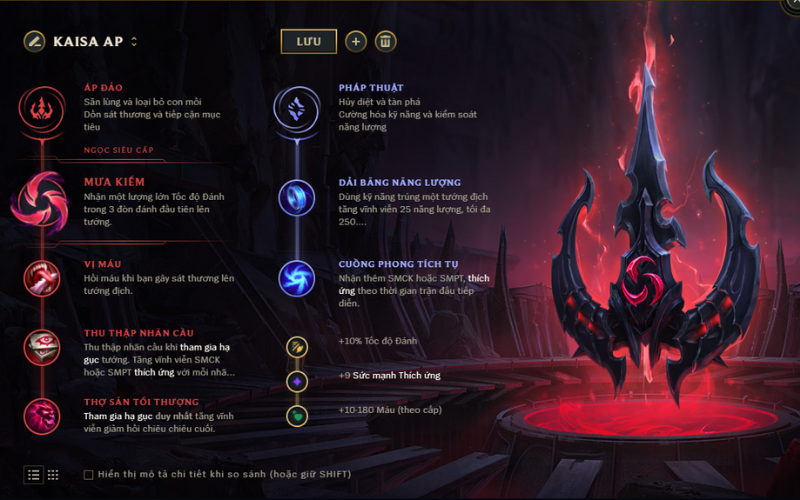Viewport: 800px width, 500px height.
Task: Pick the Thu Thập Nhãn Cầu rune
Action: (42, 347)
